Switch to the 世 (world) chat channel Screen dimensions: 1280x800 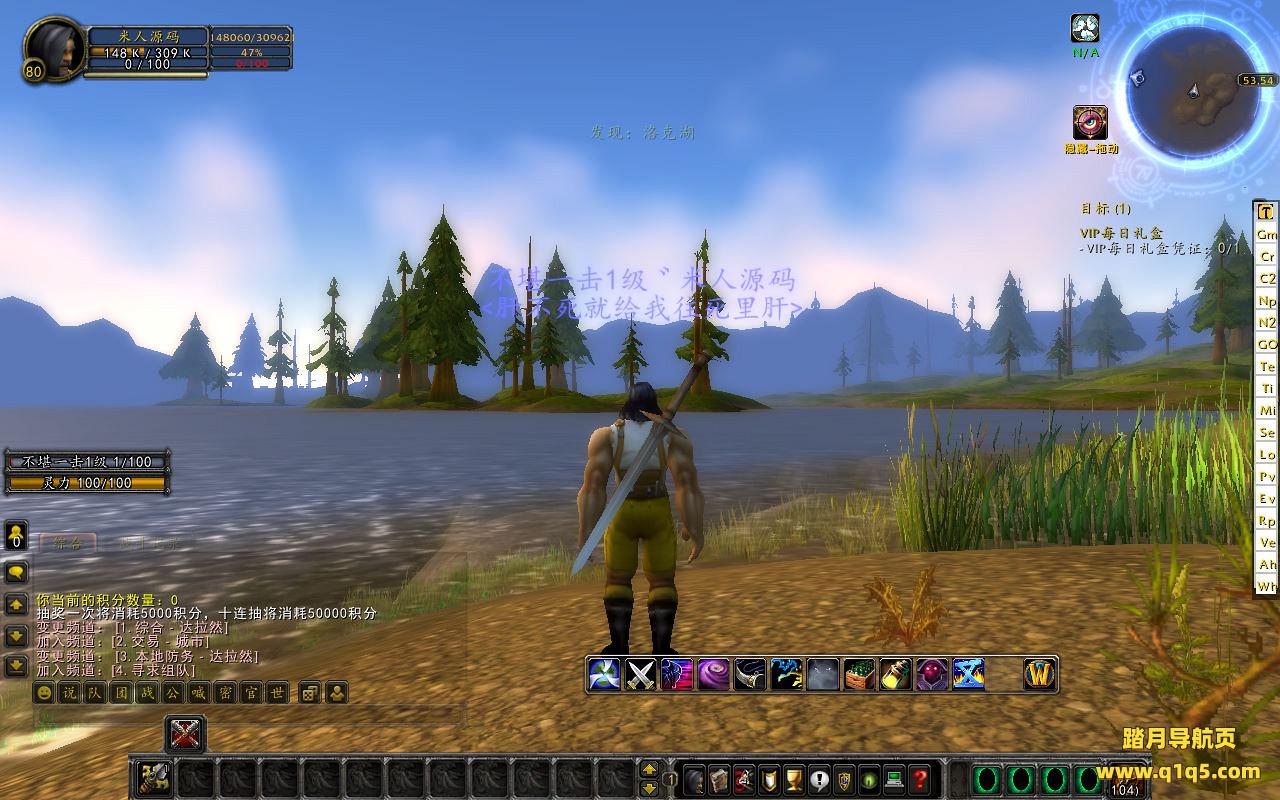[277, 692]
